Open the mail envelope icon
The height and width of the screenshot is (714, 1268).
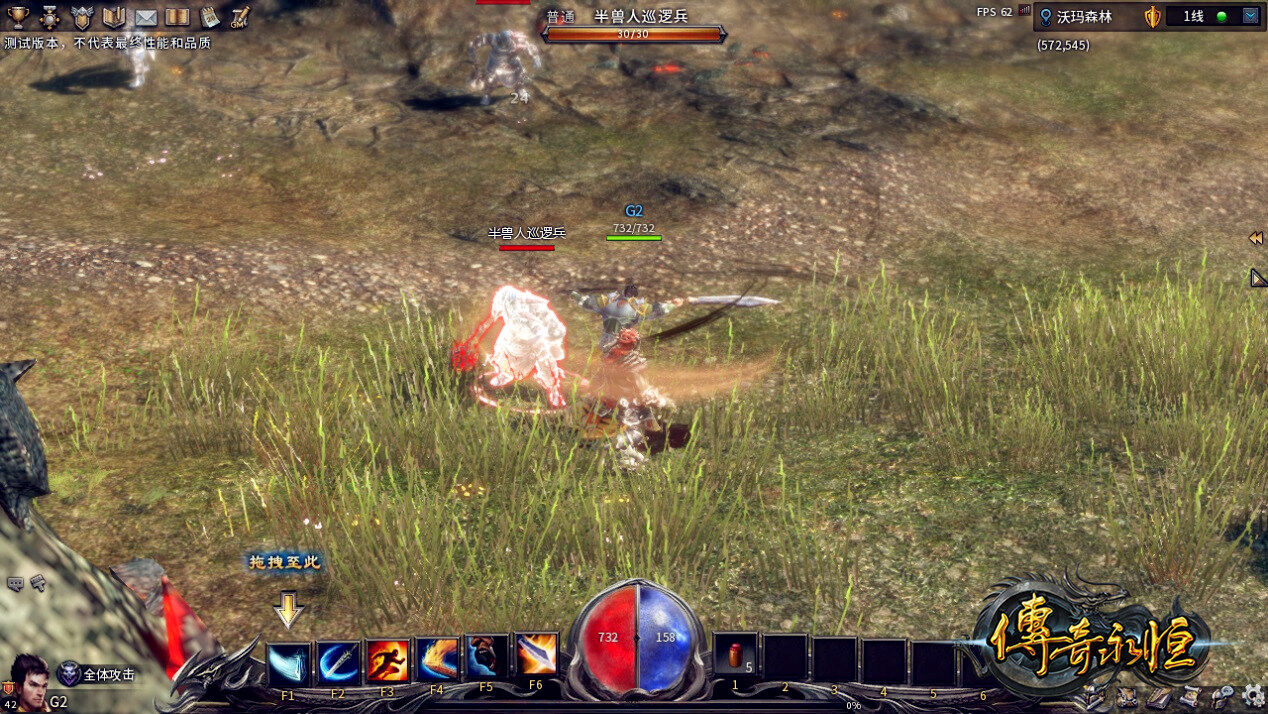pyautogui.click(x=146, y=17)
